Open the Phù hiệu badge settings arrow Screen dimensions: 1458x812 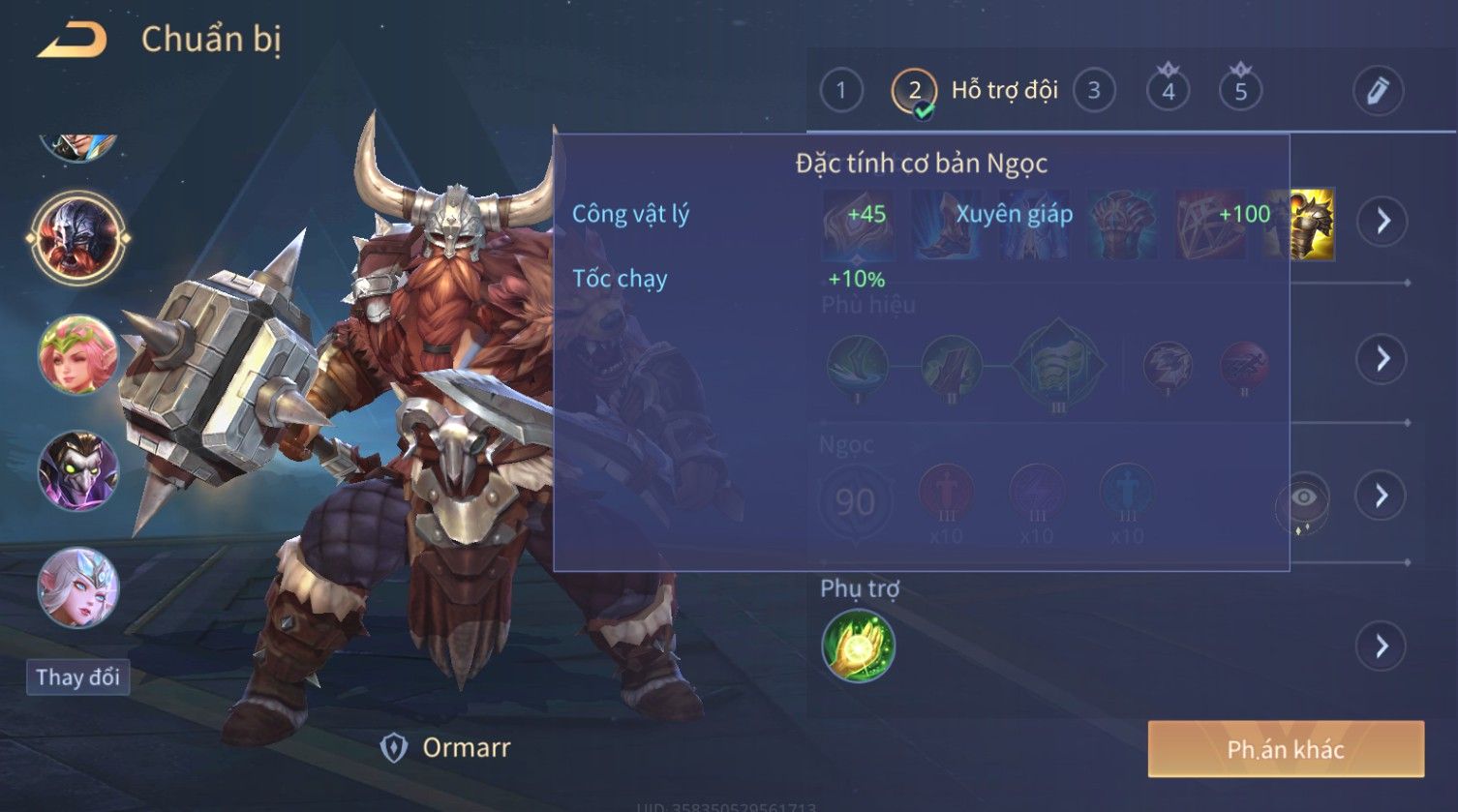[1382, 359]
